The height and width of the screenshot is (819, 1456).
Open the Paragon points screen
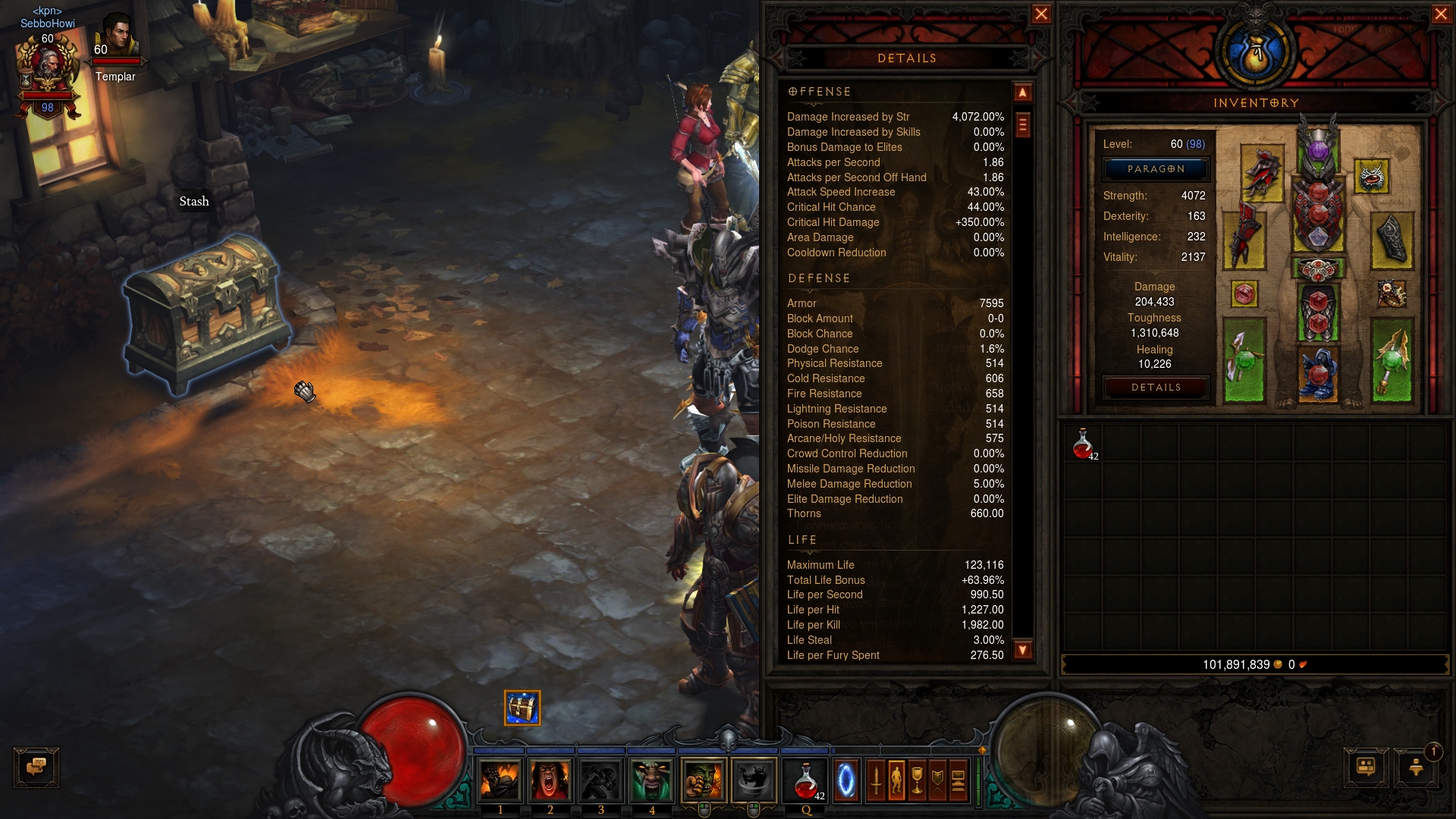1156,169
